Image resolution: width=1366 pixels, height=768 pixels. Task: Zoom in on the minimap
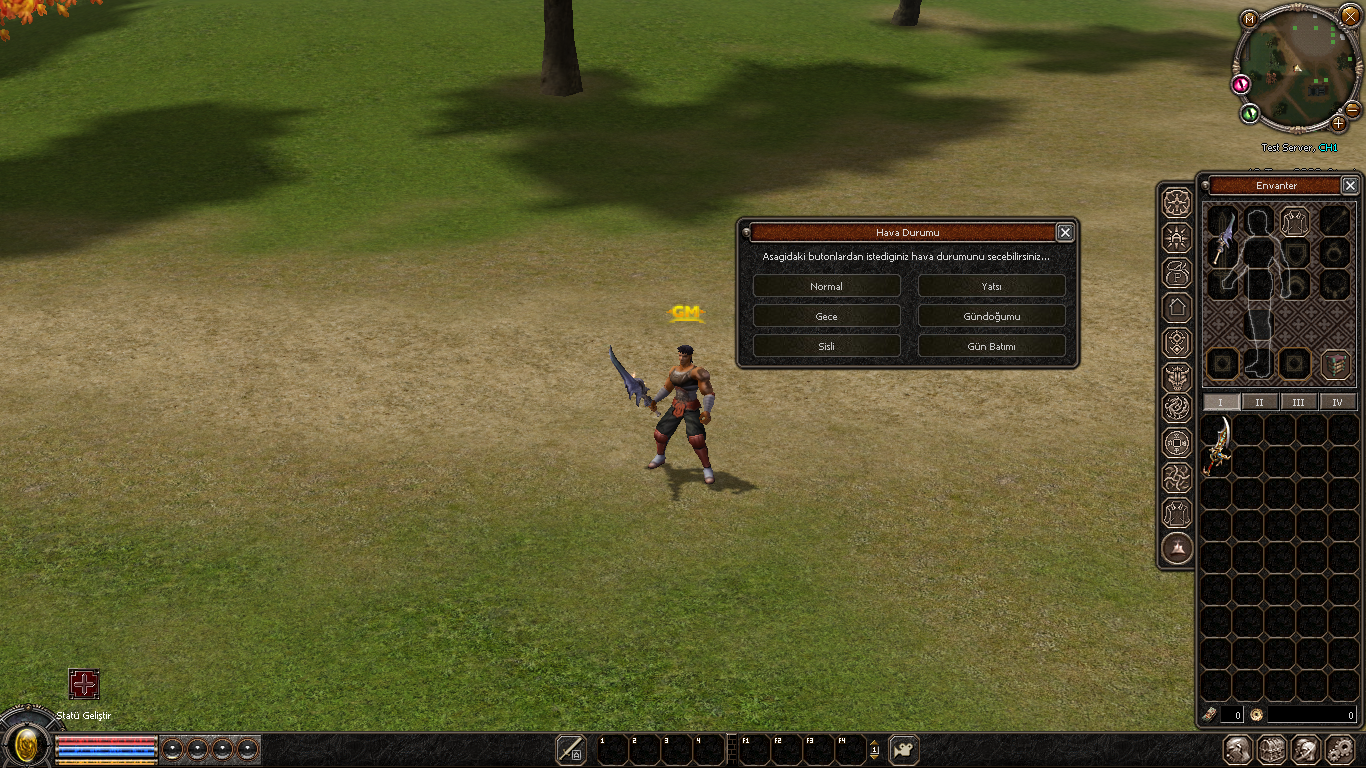[x=1339, y=124]
